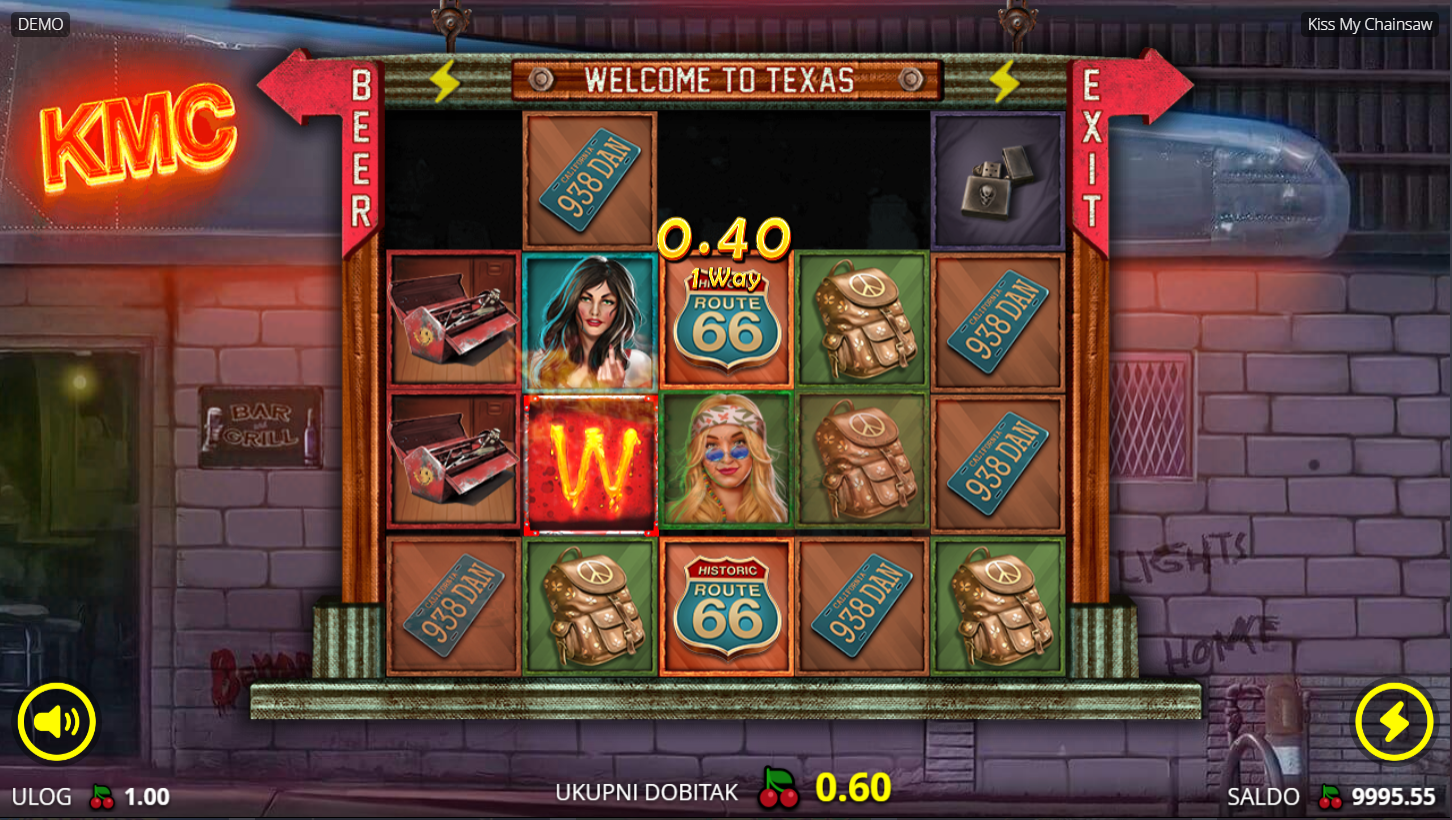Viewport: 1452px width, 820px height.
Task: Toggle the yellow speaker sound button
Action: coord(56,722)
